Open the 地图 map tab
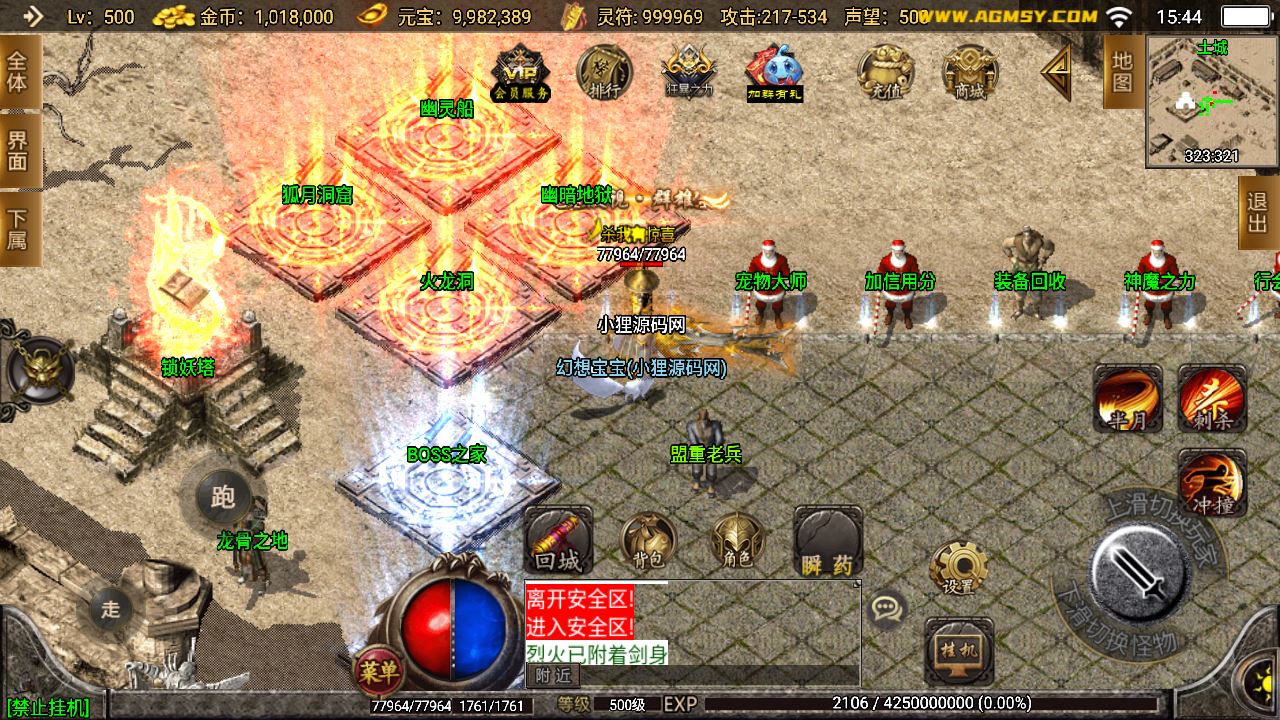Viewport: 1280px width, 720px height. pos(1122,71)
